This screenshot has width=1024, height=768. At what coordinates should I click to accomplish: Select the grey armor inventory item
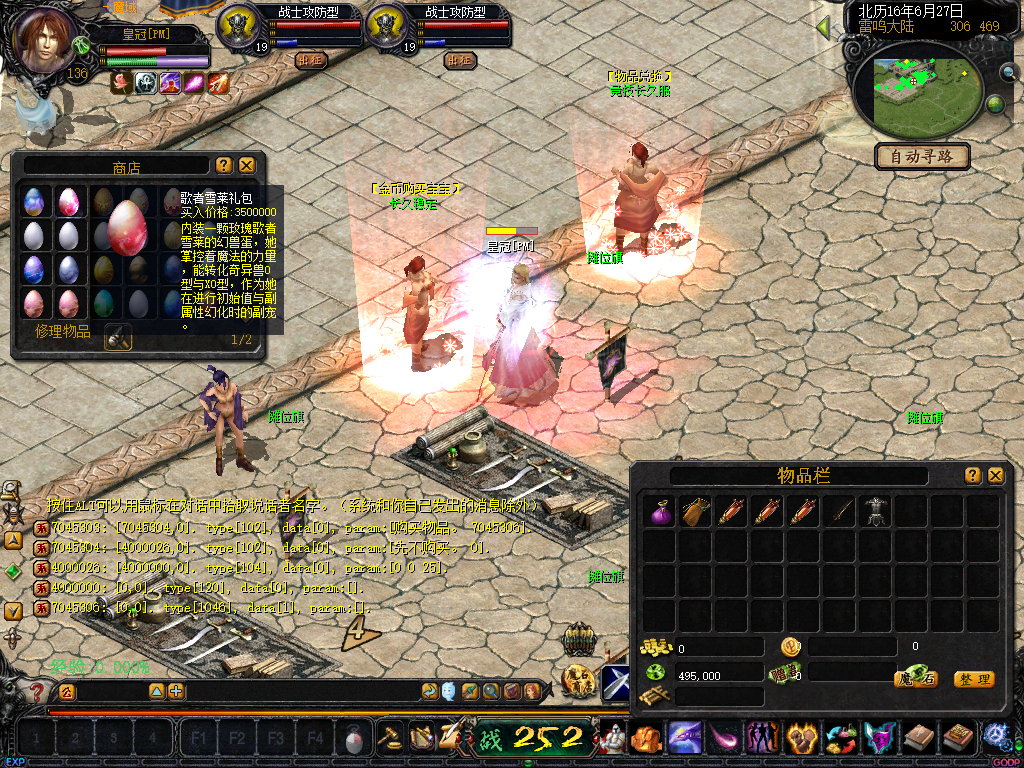click(875, 512)
